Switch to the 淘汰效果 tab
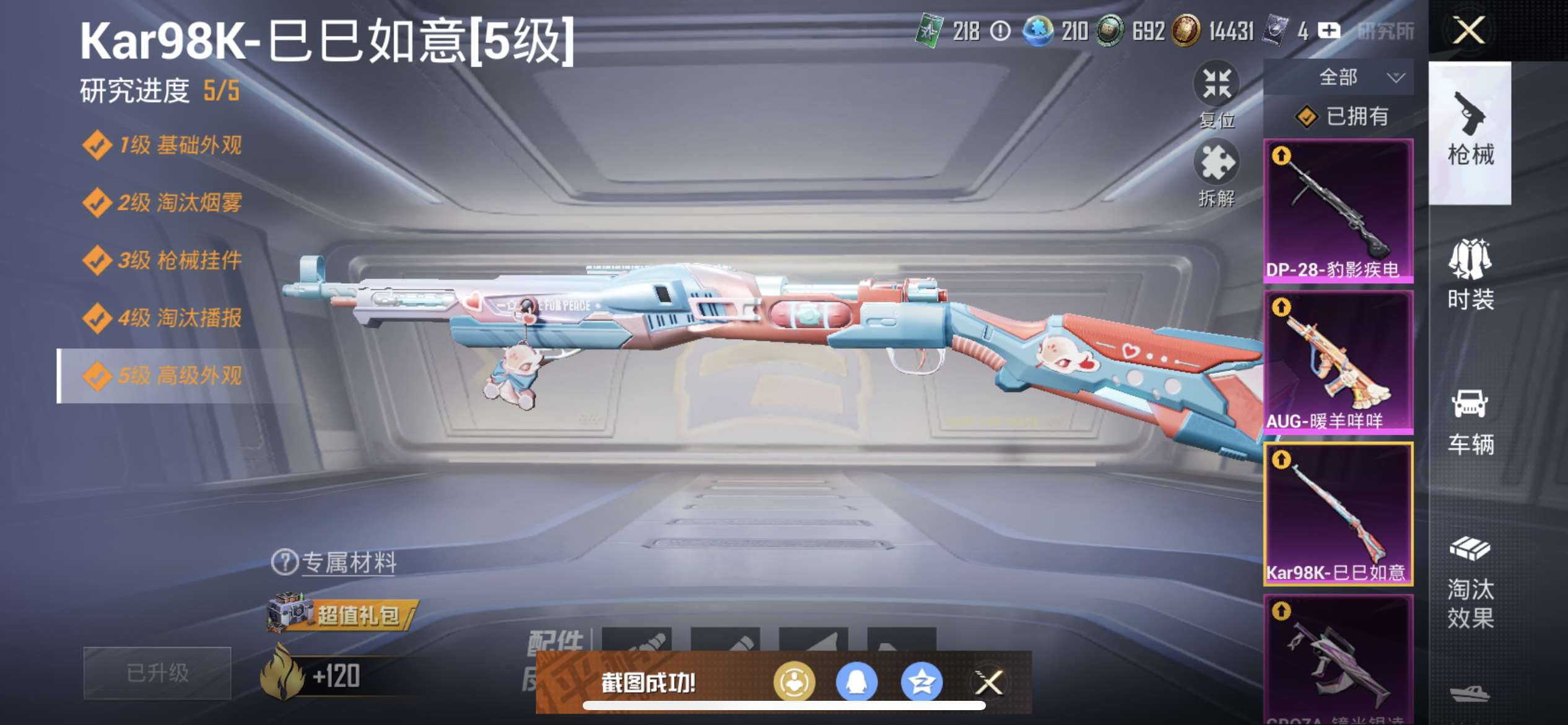1568x725 pixels. pyautogui.click(x=1470, y=581)
